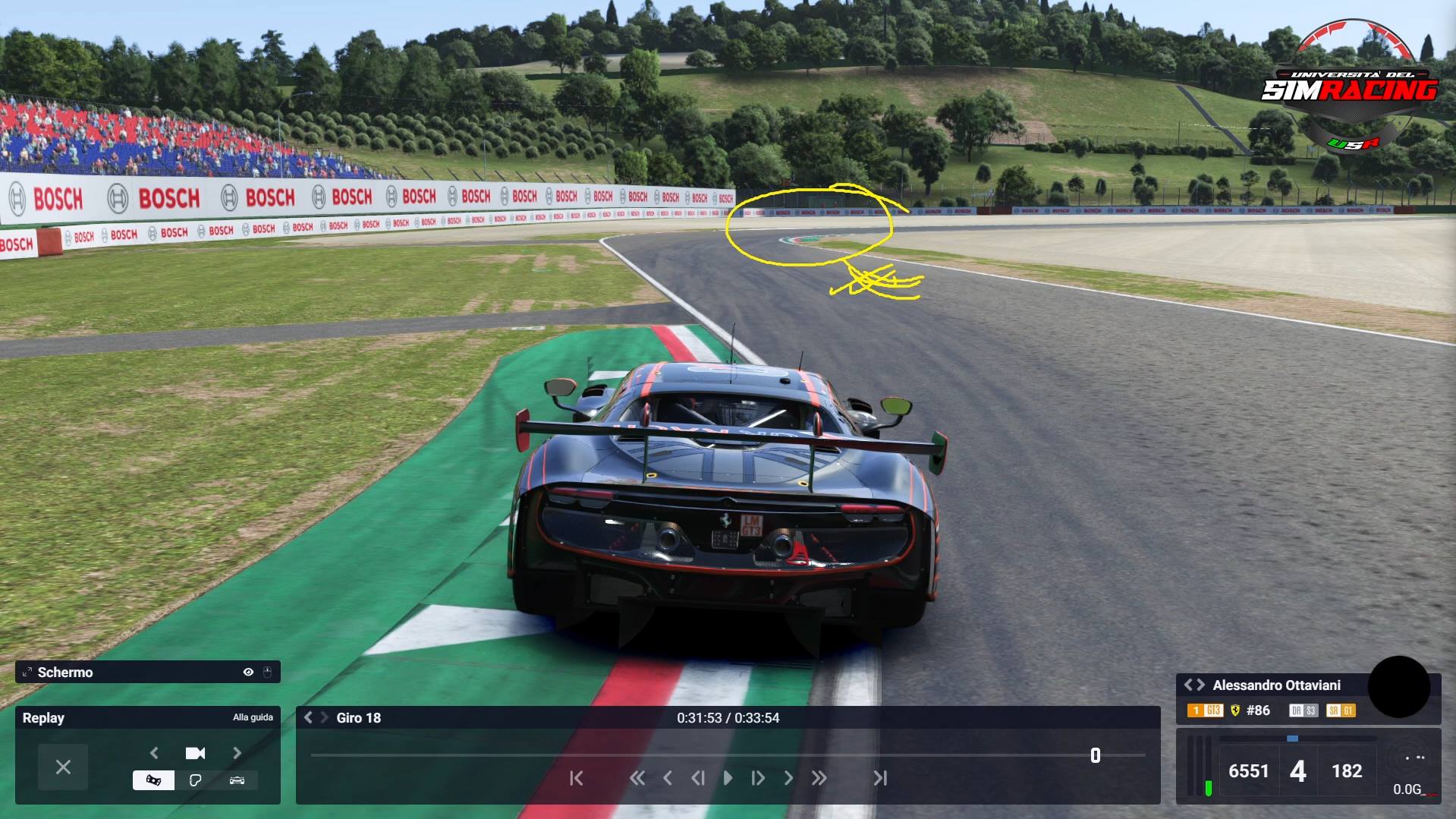This screenshot has width=1456, height=819.
Task: Select the TV broadcast camera mode
Action: tap(153, 780)
